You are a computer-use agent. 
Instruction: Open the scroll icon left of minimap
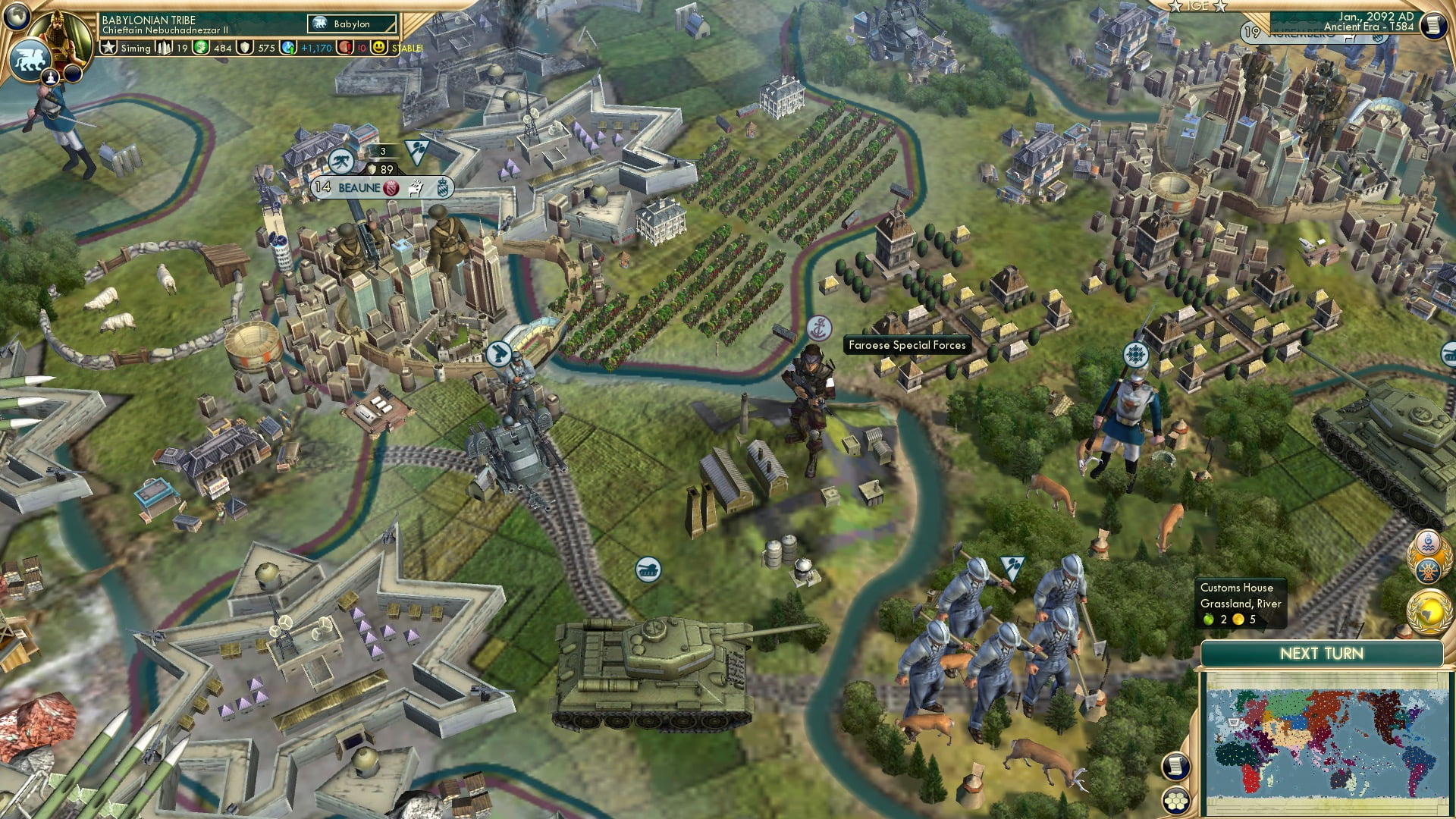(x=1175, y=766)
